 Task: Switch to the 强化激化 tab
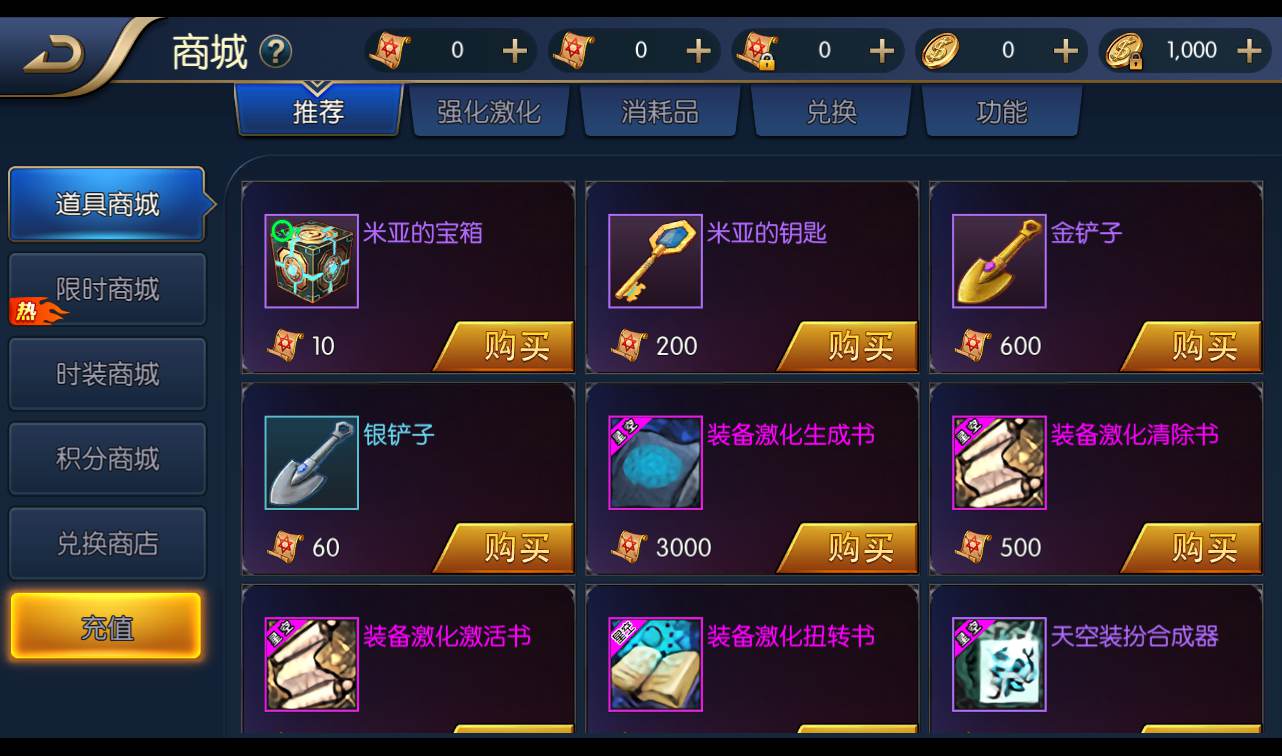489,112
